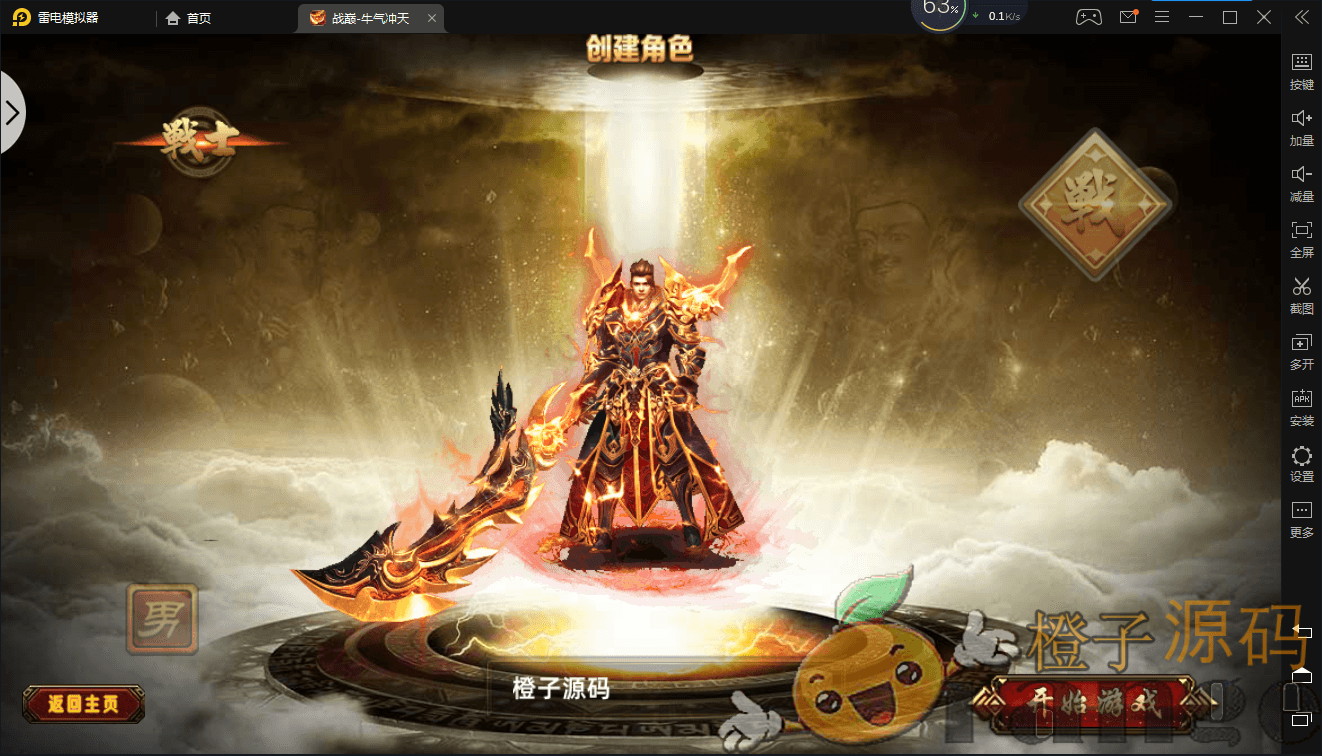Take a screenshot using the 截图 tool
This screenshot has height=756, width=1322.
(x=1301, y=295)
